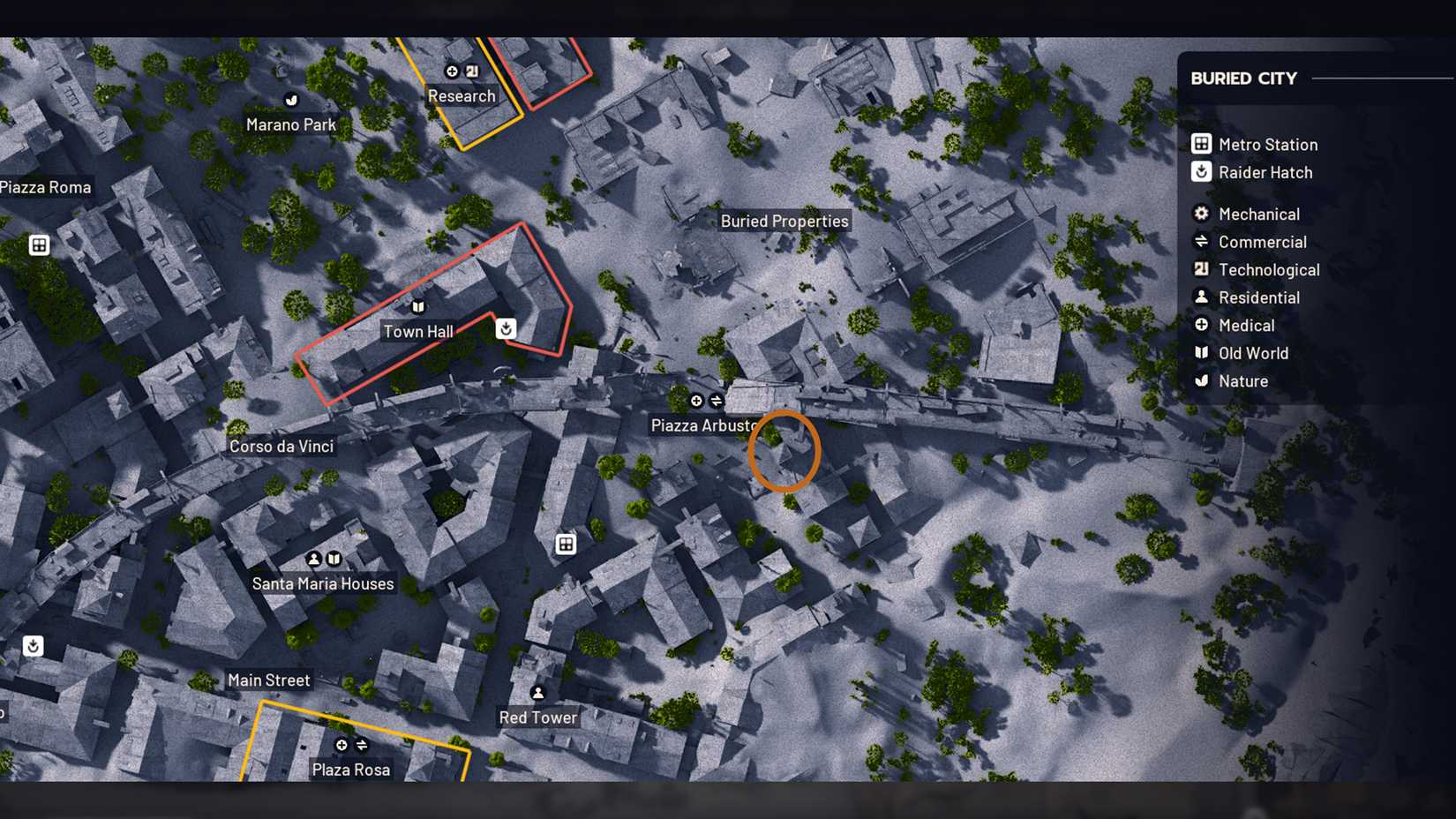Click the Commercial arrows icon in legend
This screenshot has width=1456, height=819.
point(1200,242)
